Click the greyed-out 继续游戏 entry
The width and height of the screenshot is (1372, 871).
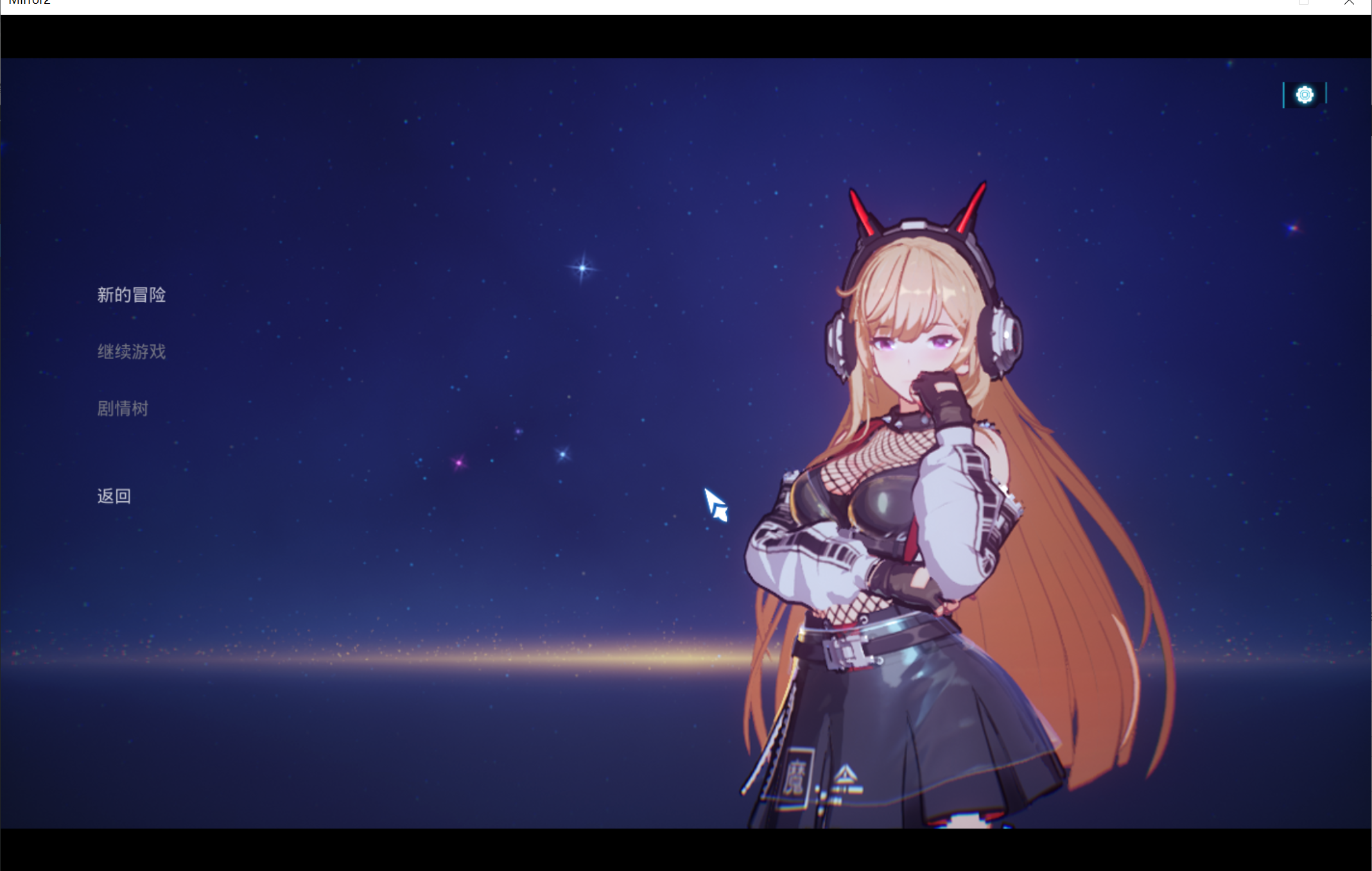pyautogui.click(x=132, y=352)
